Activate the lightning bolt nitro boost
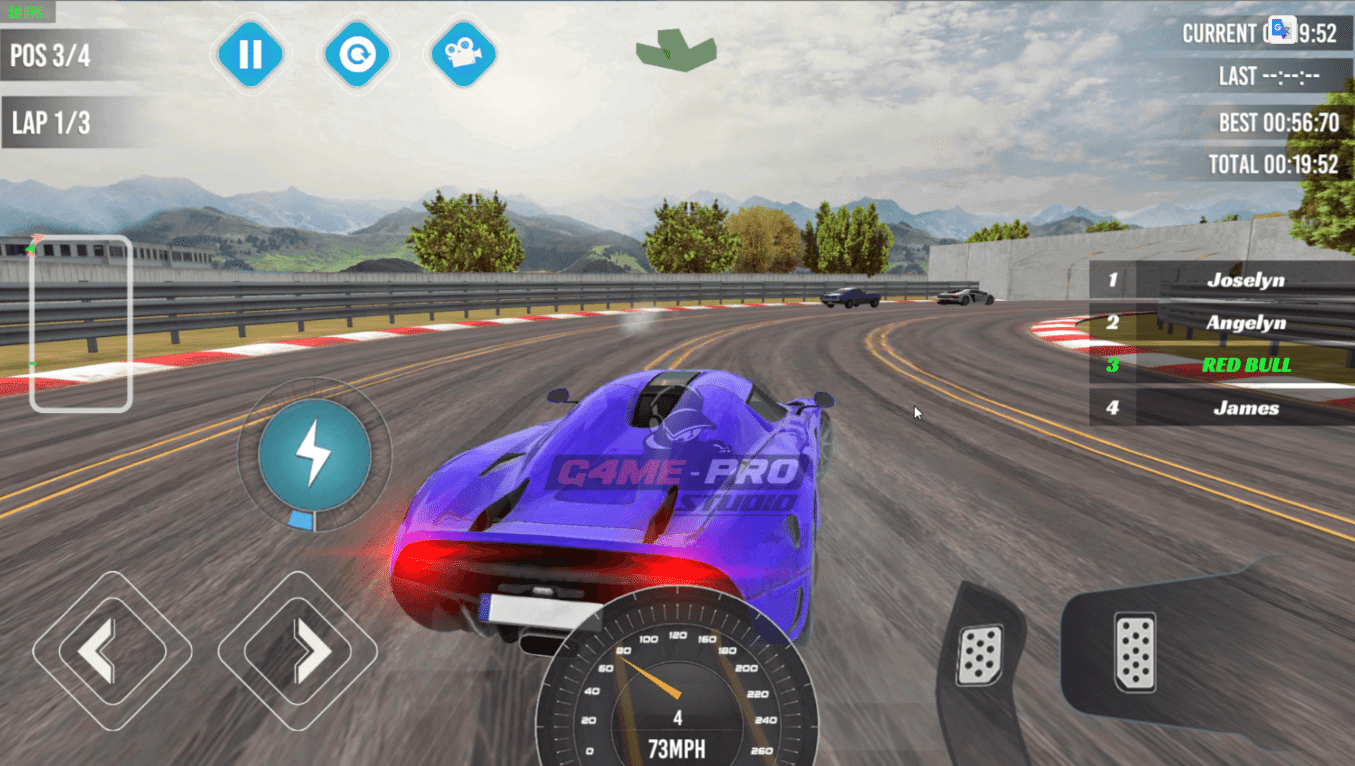Viewport: 1355px width, 766px height. (314, 455)
